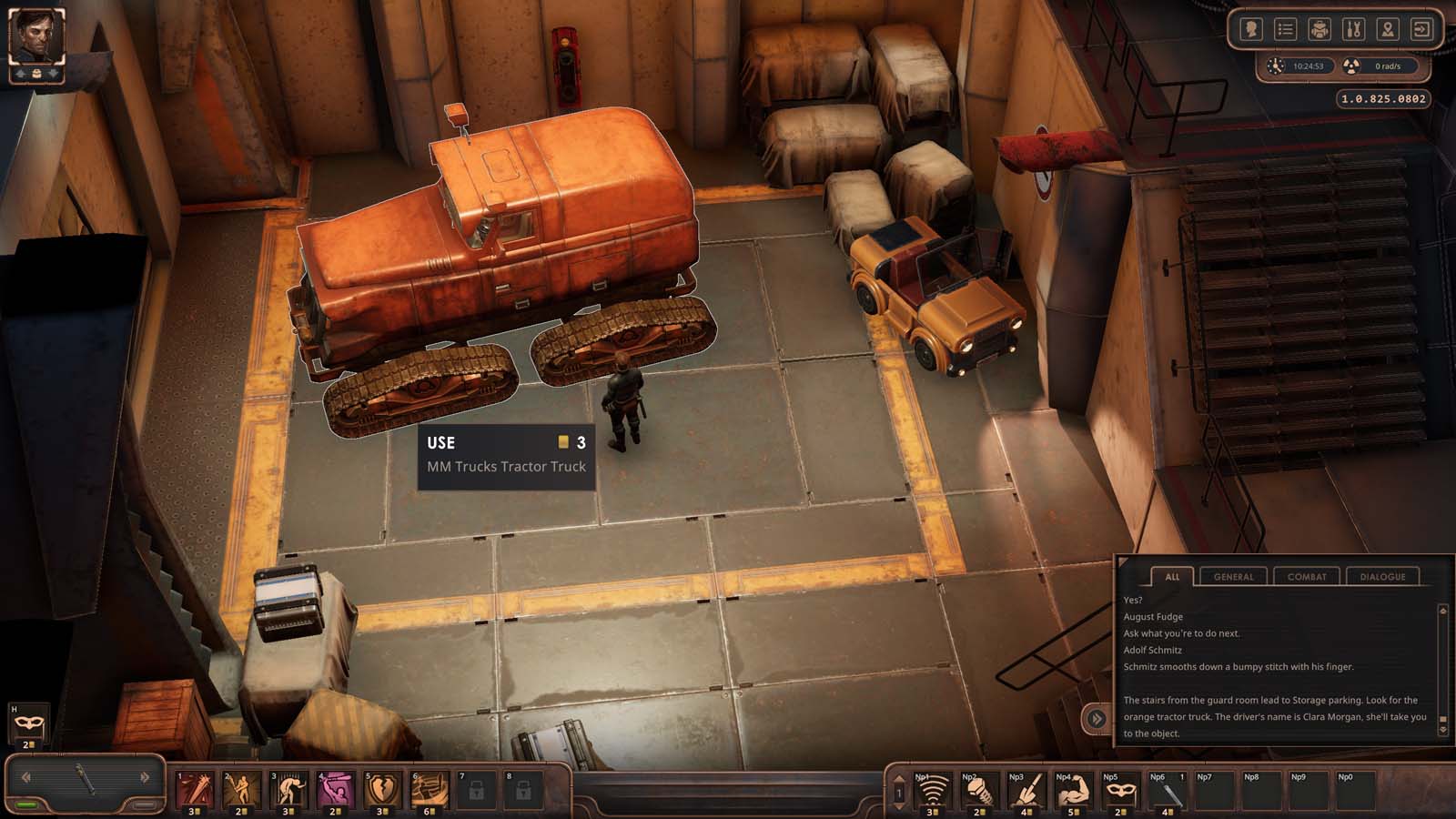
Task: Select the mask quickslot labeled H
Action: point(27,721)
